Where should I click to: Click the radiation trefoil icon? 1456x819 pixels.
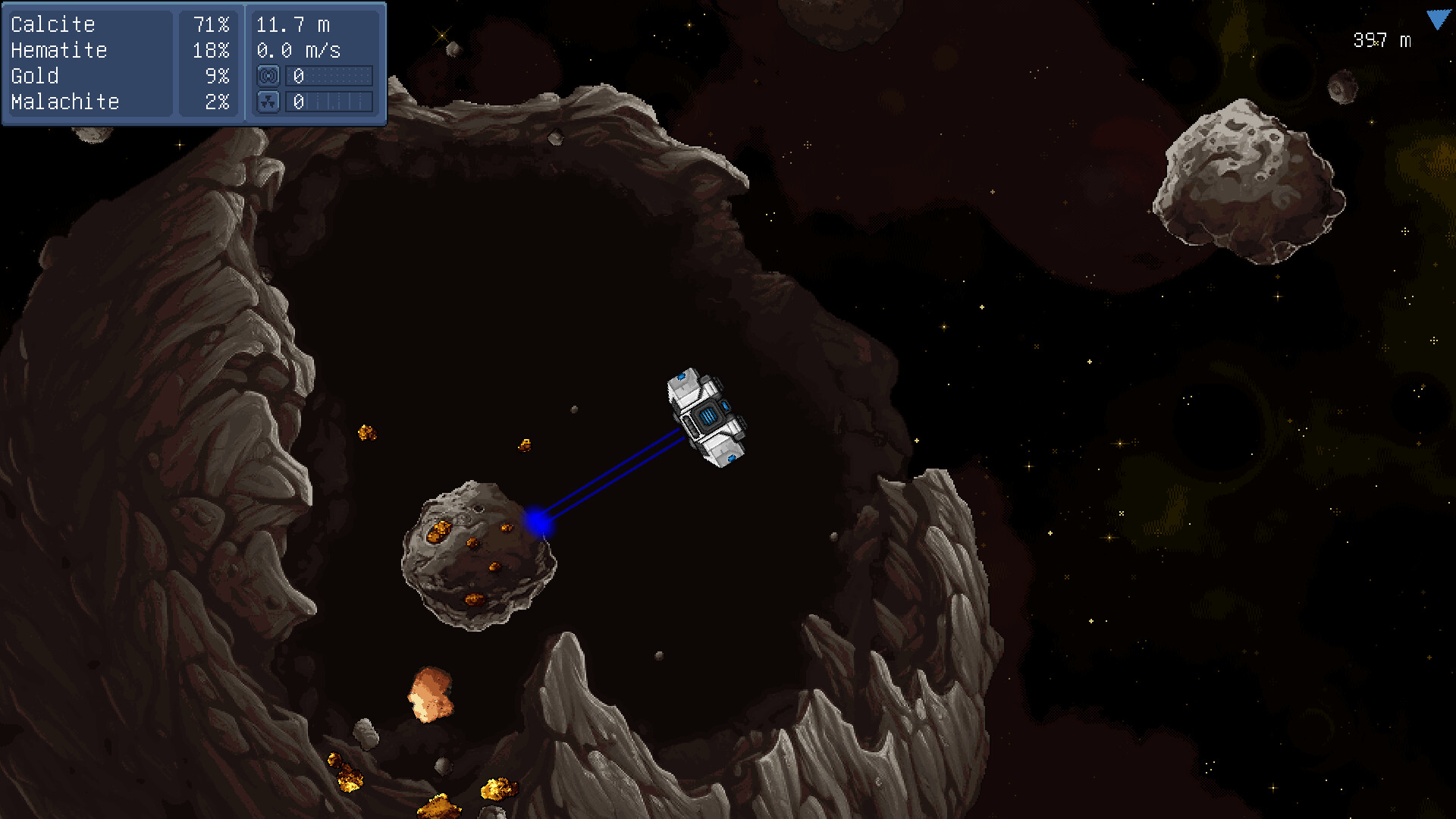pos(268,102)
